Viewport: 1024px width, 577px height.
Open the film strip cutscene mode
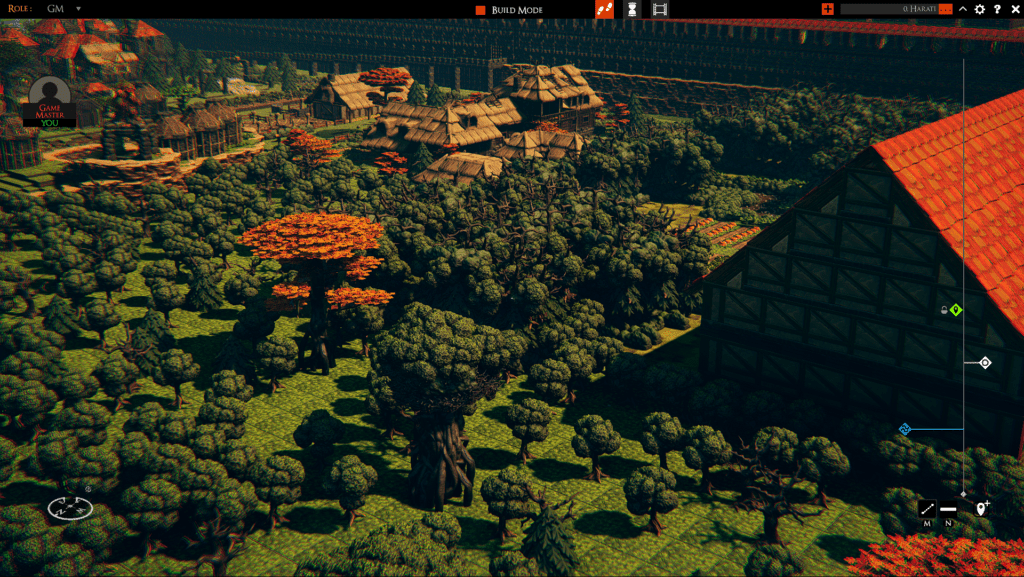coord(659,9)
